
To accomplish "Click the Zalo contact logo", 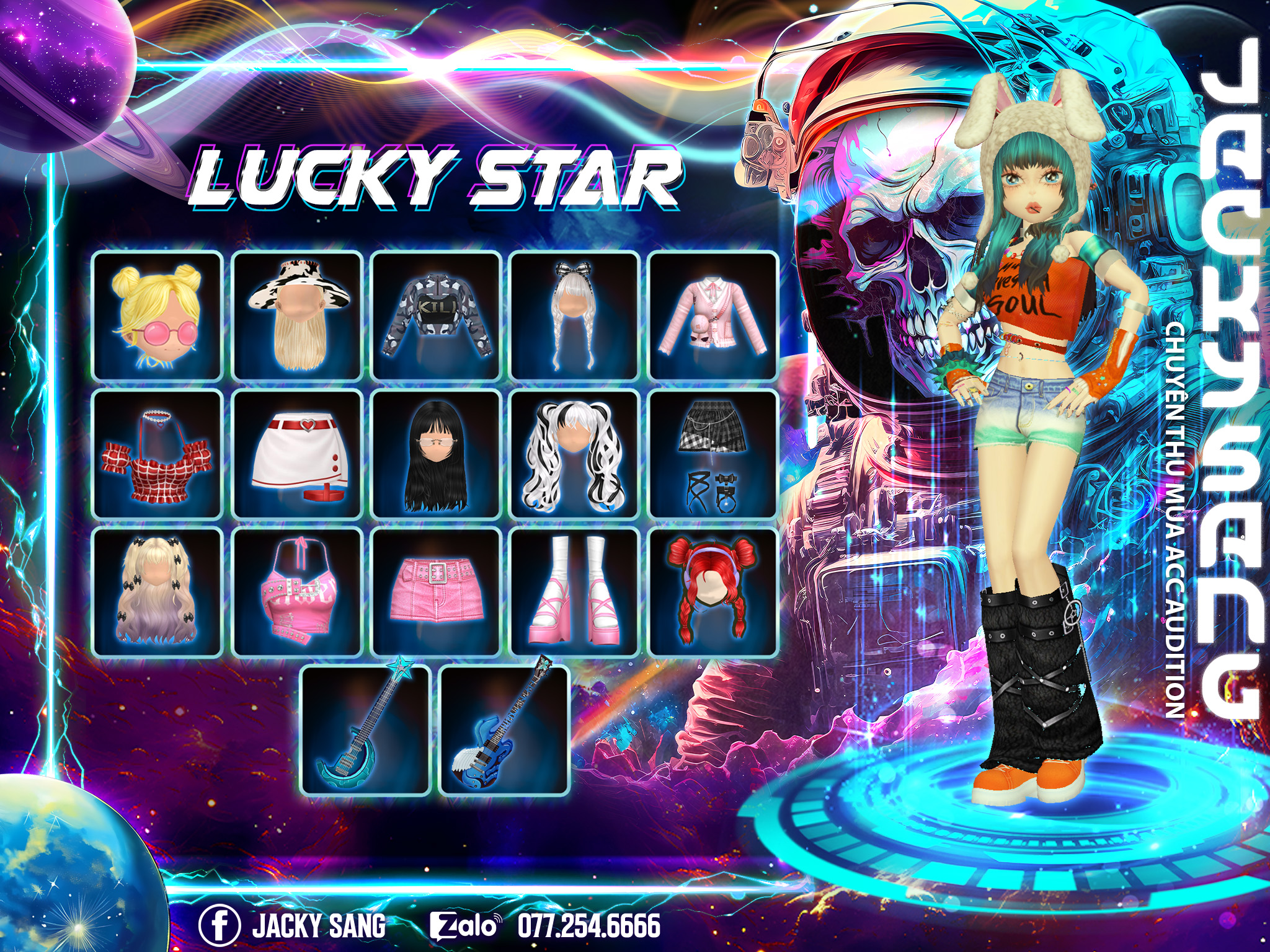I will [464, 926].
